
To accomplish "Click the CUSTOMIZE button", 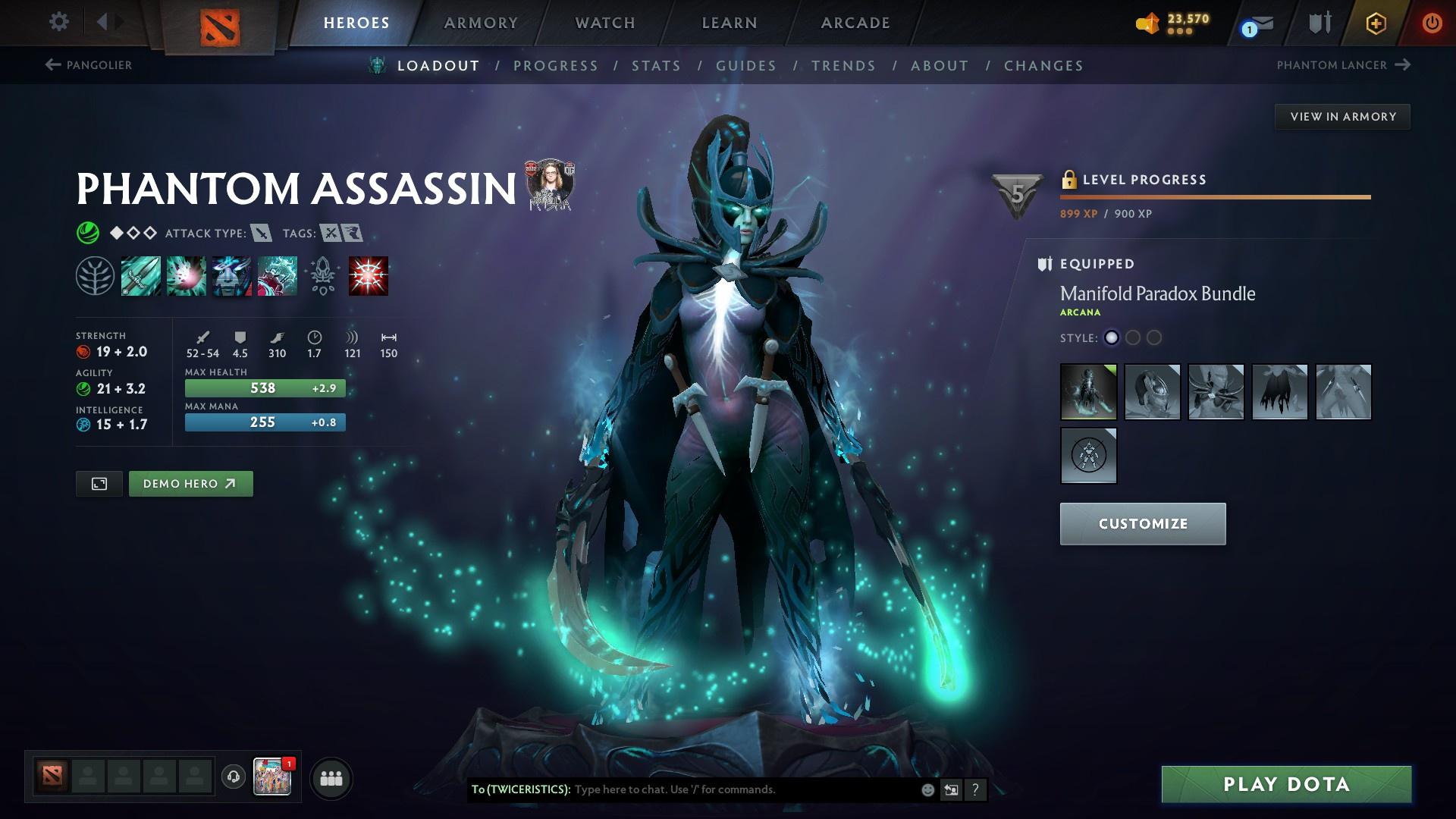I will point(1142,523).
